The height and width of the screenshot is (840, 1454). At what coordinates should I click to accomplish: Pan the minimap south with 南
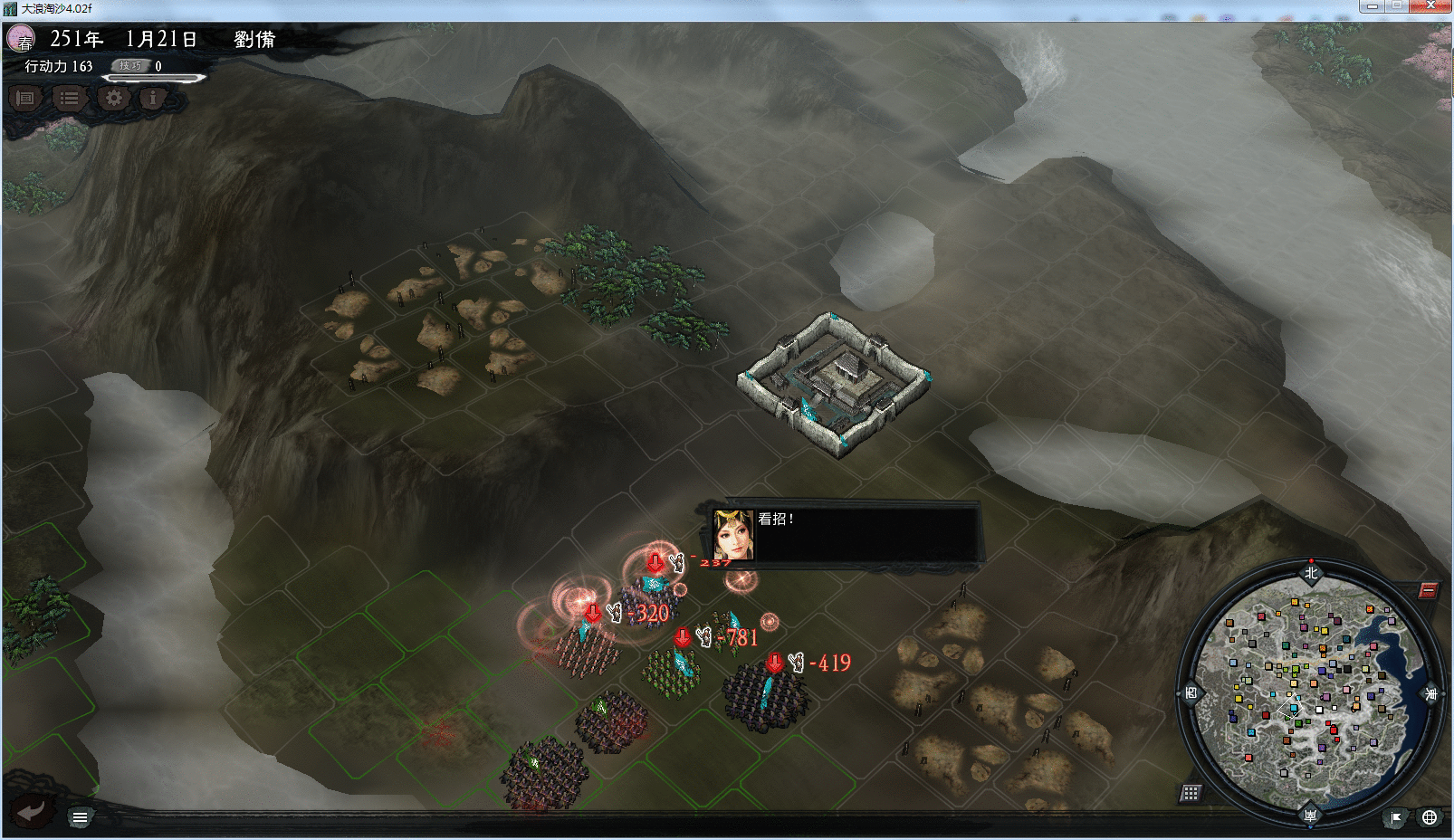[1310, 816]
